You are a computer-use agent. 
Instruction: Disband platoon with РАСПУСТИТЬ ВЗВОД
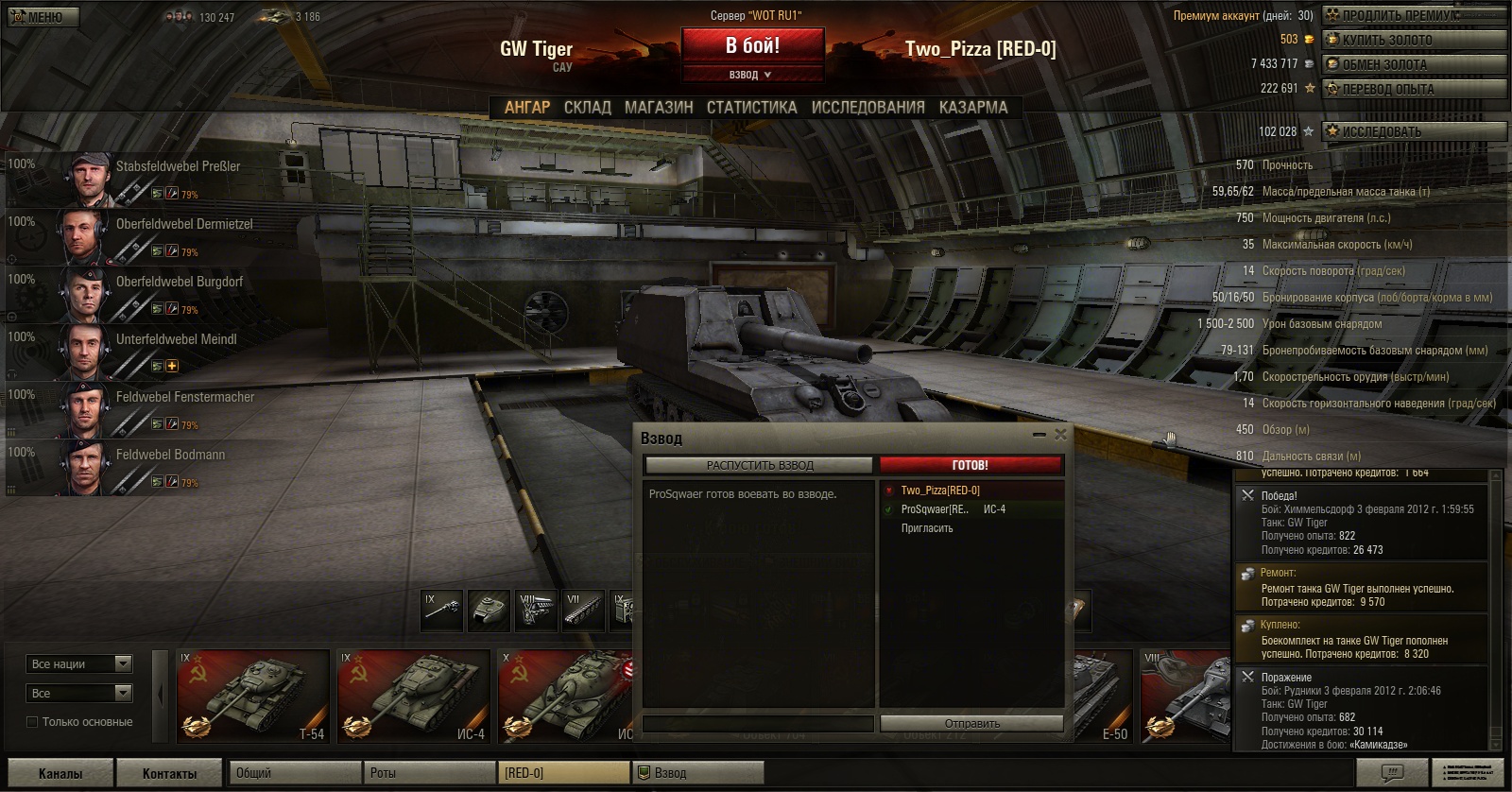pyautogui.click(x=759, y=465)
